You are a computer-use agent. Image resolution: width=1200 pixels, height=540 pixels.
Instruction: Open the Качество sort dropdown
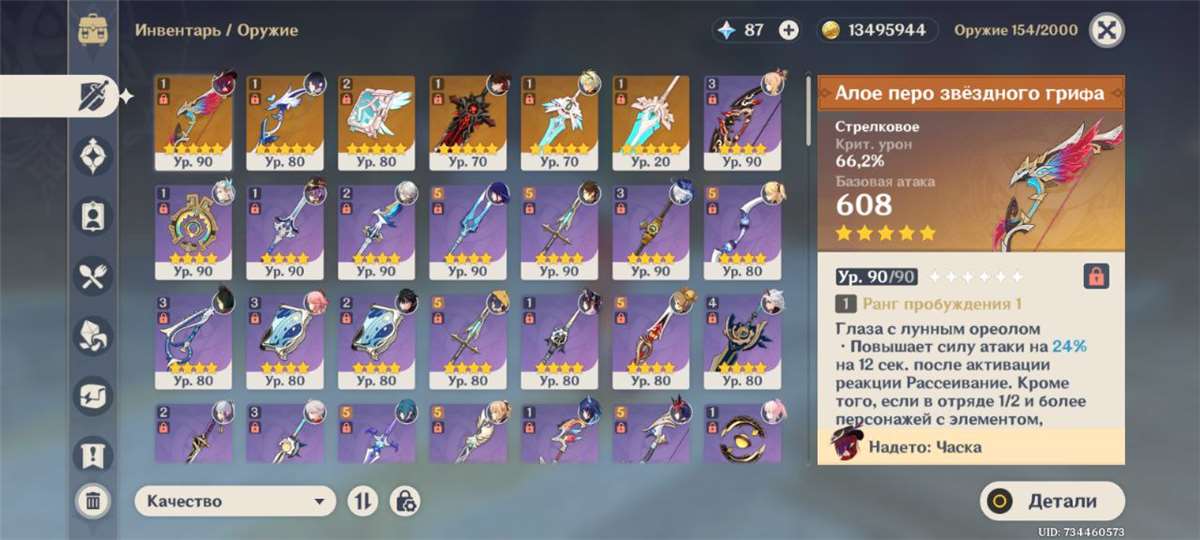coord(235,501)
